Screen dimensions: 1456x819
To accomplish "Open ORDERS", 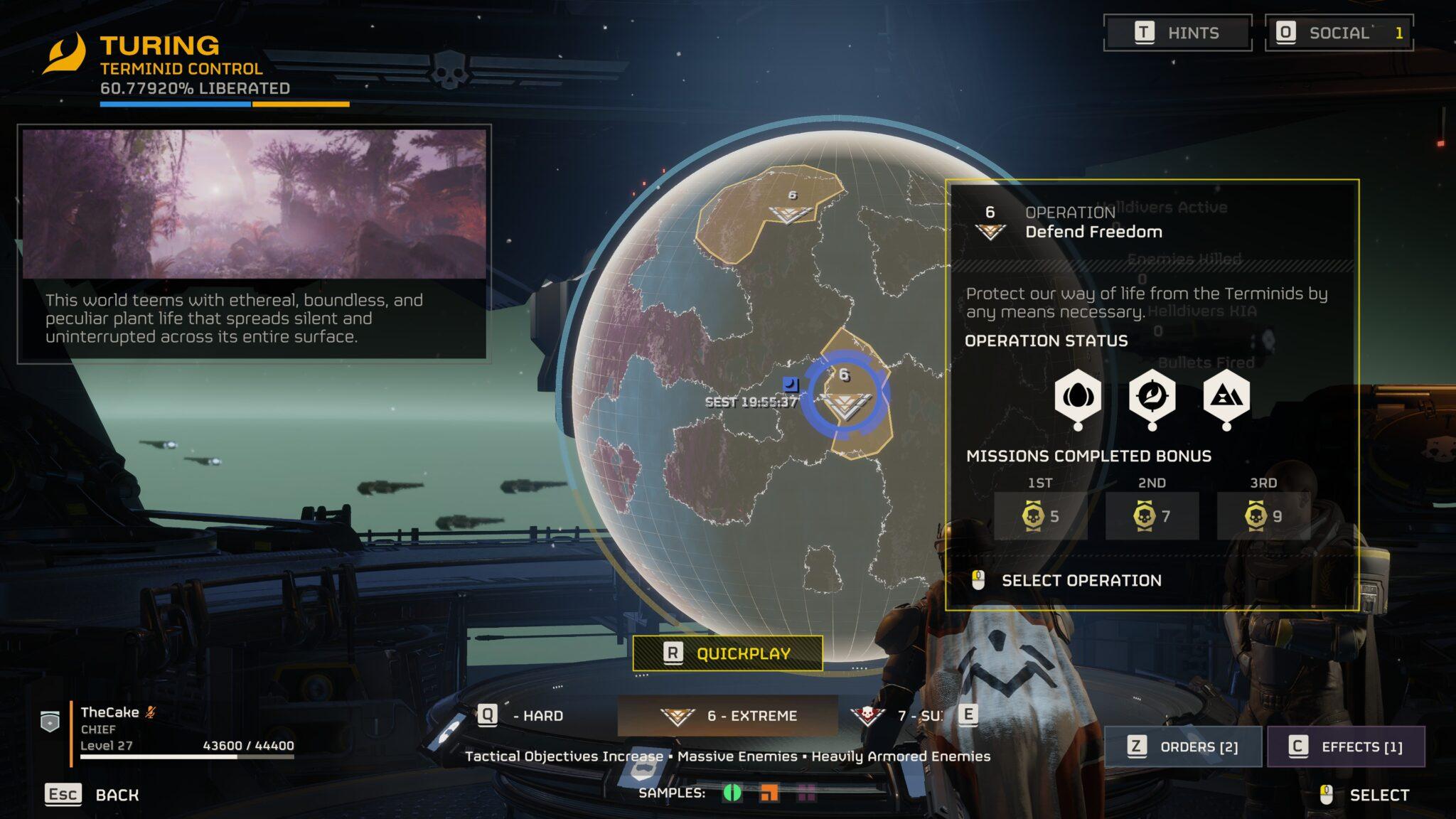I will (x=1182, y=747).
